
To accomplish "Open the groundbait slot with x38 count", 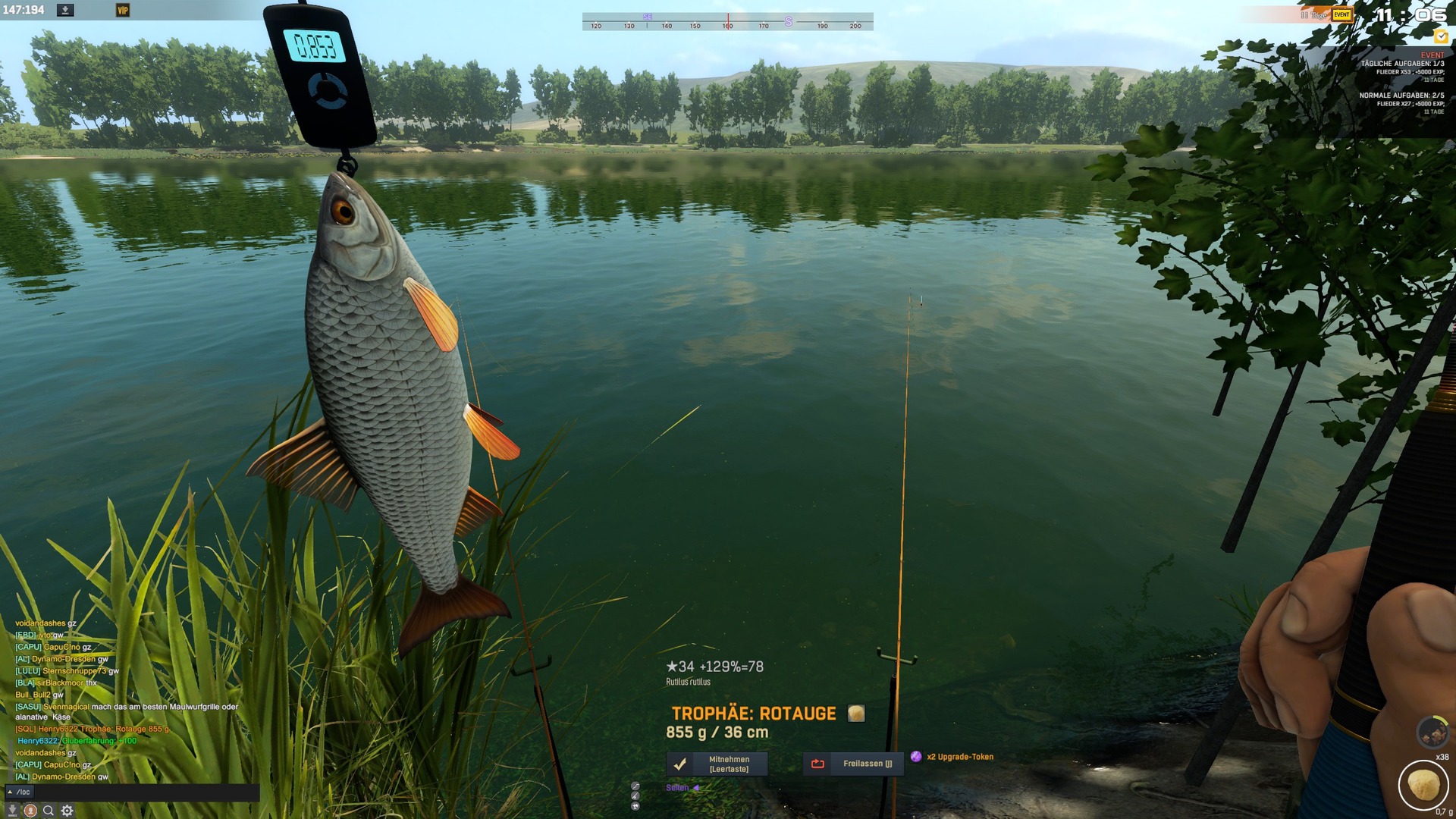I will pyautogui.click(x=1432, y=733).
